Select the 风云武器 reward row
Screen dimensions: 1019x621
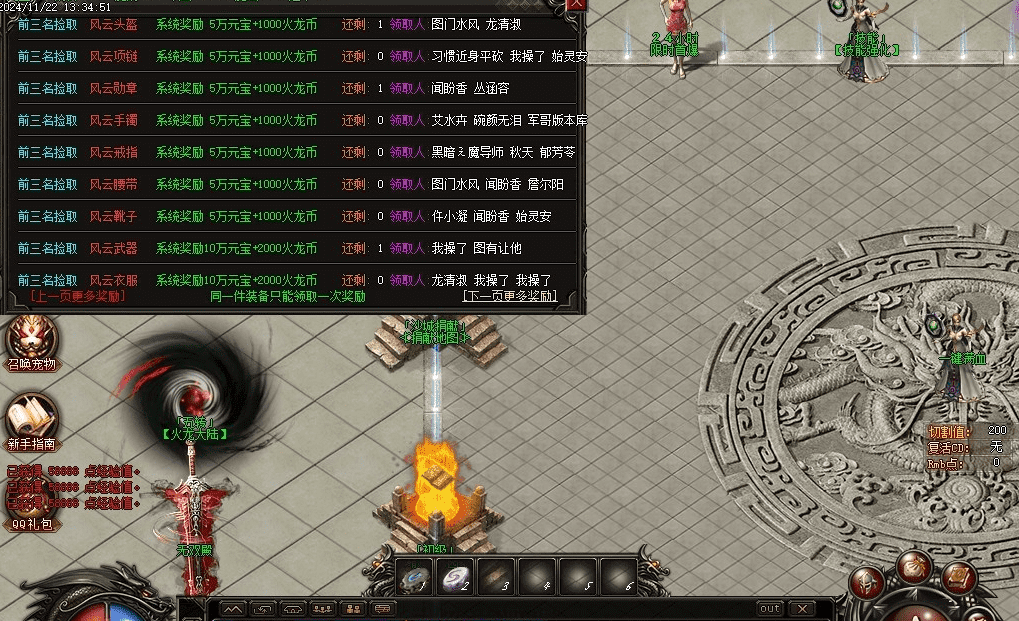click(x=298, y=248)
